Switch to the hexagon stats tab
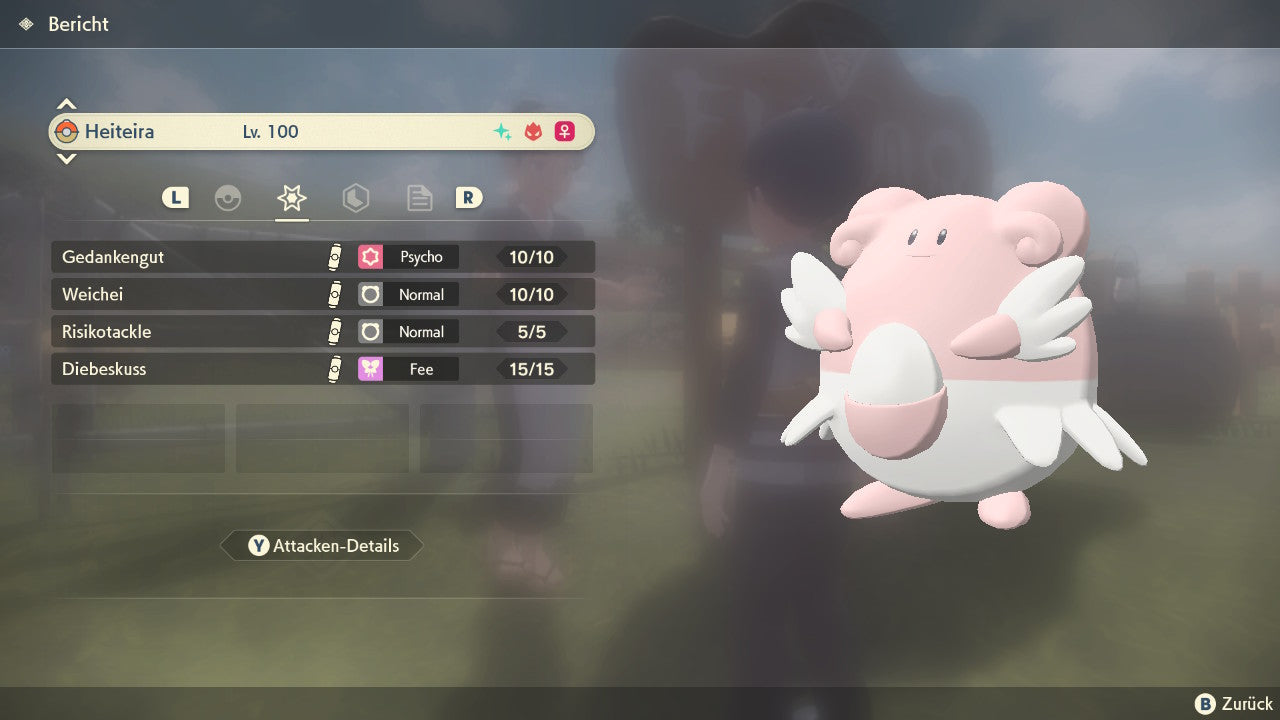The width and height of the screenshot is (1280, 720). pos(356,198)
